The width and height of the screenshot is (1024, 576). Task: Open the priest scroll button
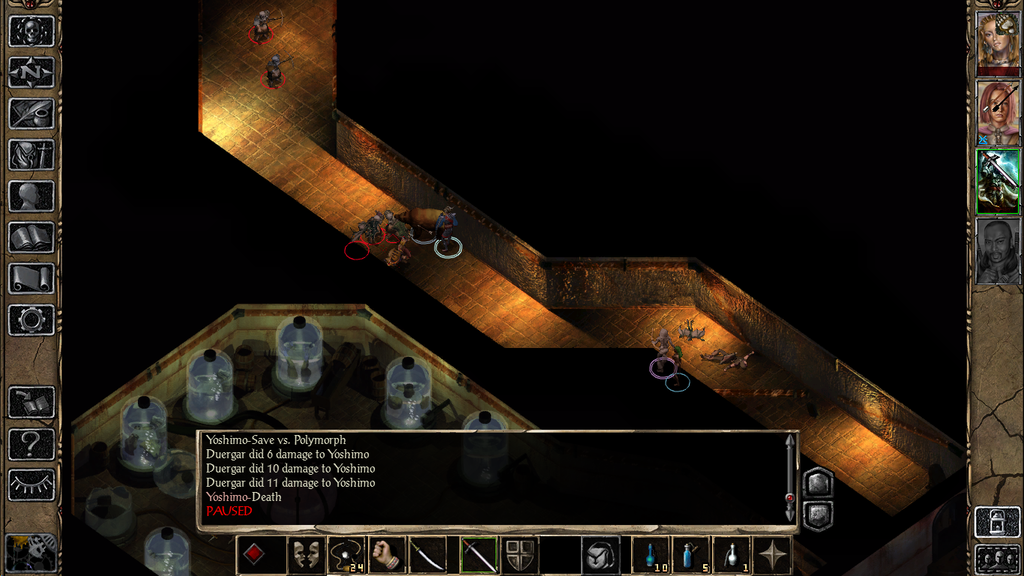point(31,278)
